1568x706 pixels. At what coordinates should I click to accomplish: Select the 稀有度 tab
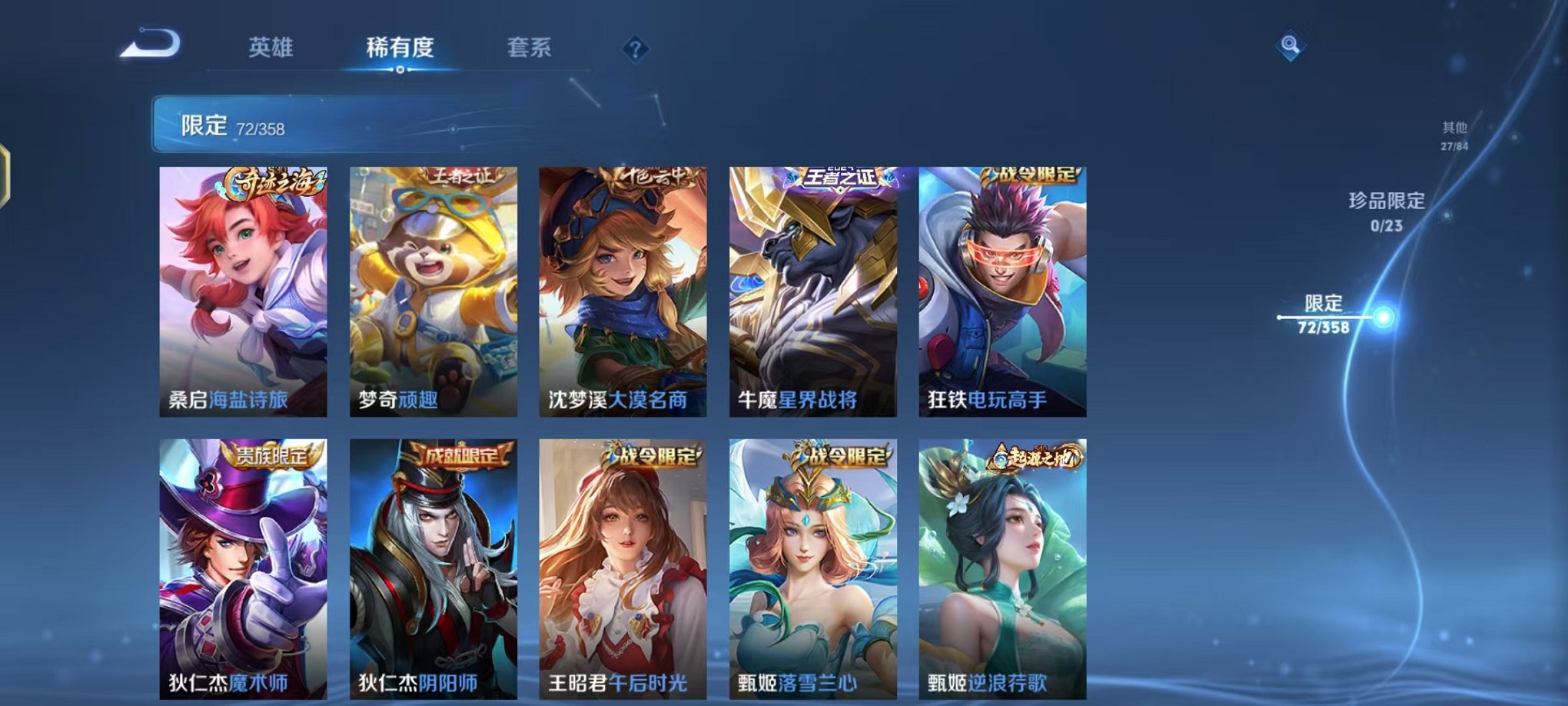click(x=400, y=48)
